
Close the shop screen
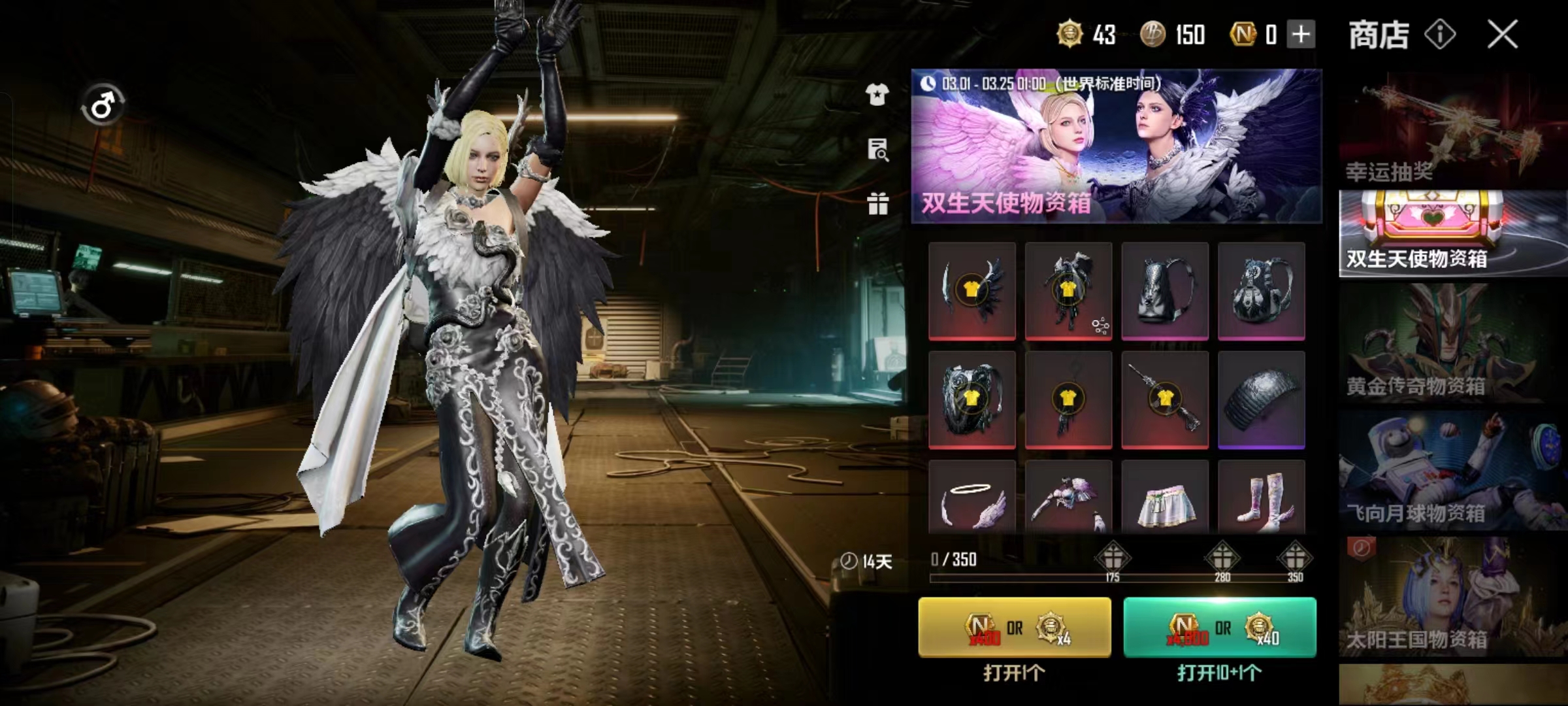point(1502,34)
